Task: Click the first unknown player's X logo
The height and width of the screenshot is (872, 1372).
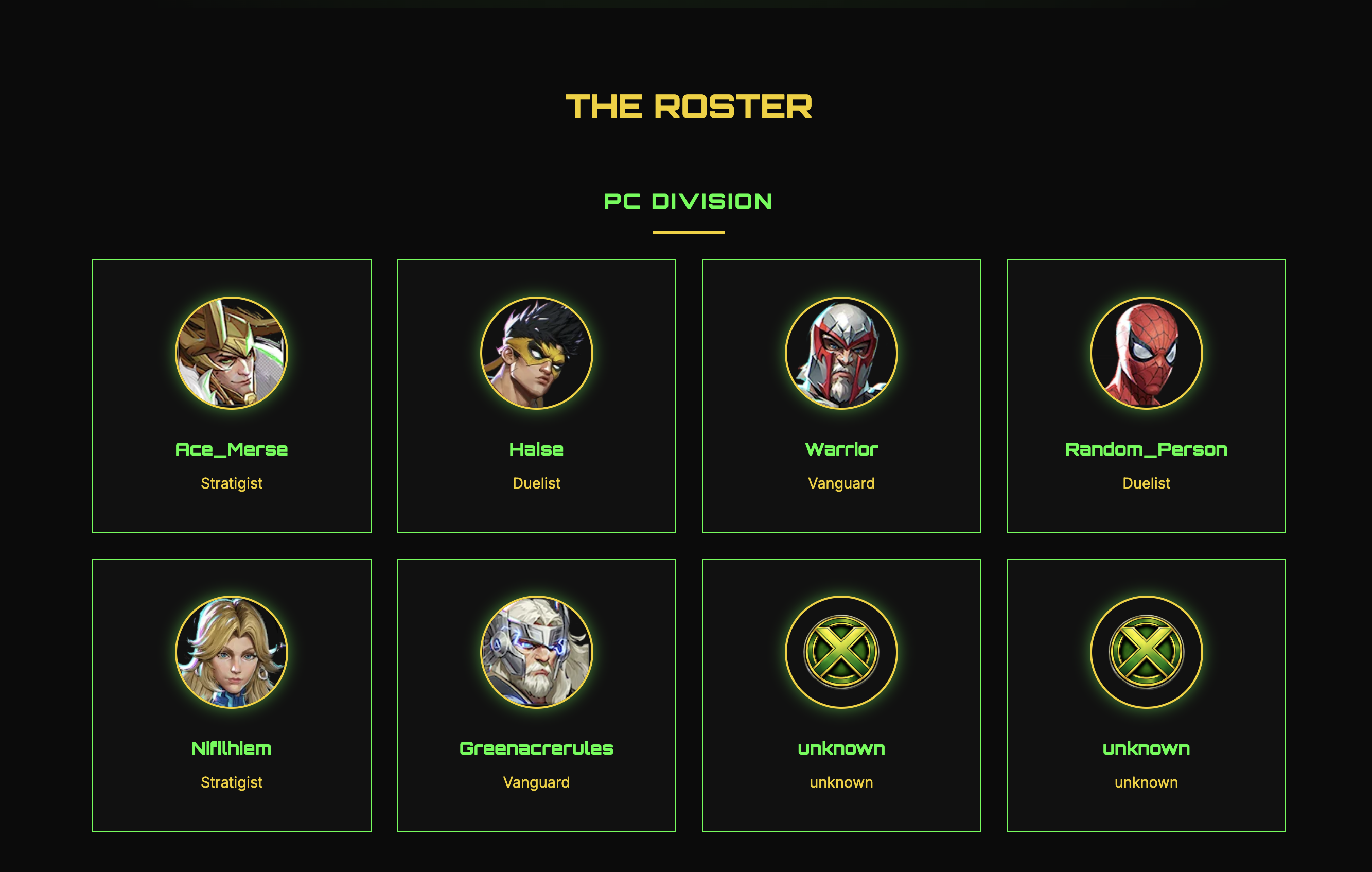Action: (841, 653)
